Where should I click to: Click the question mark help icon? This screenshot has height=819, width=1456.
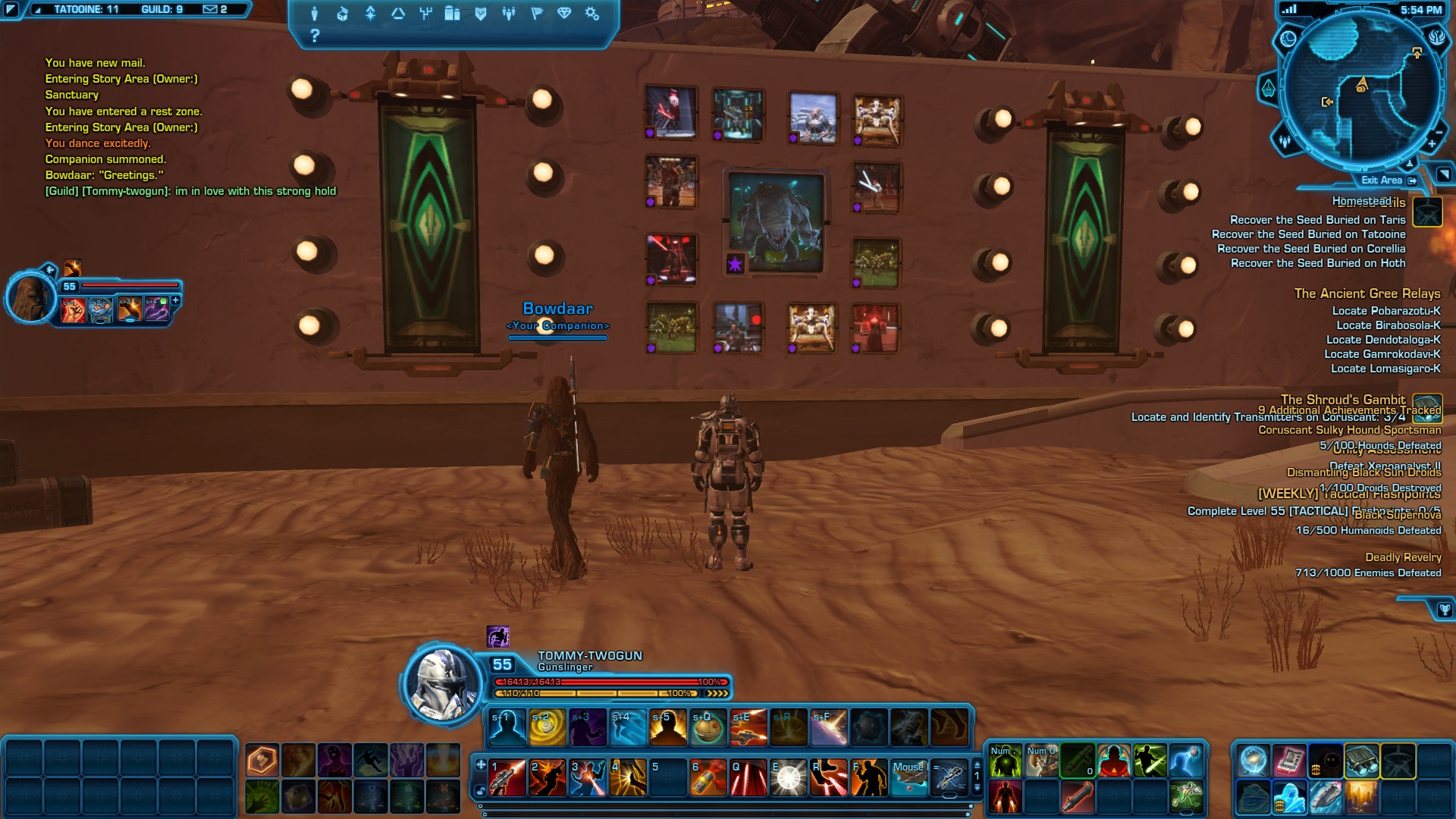tap(315, 36)
